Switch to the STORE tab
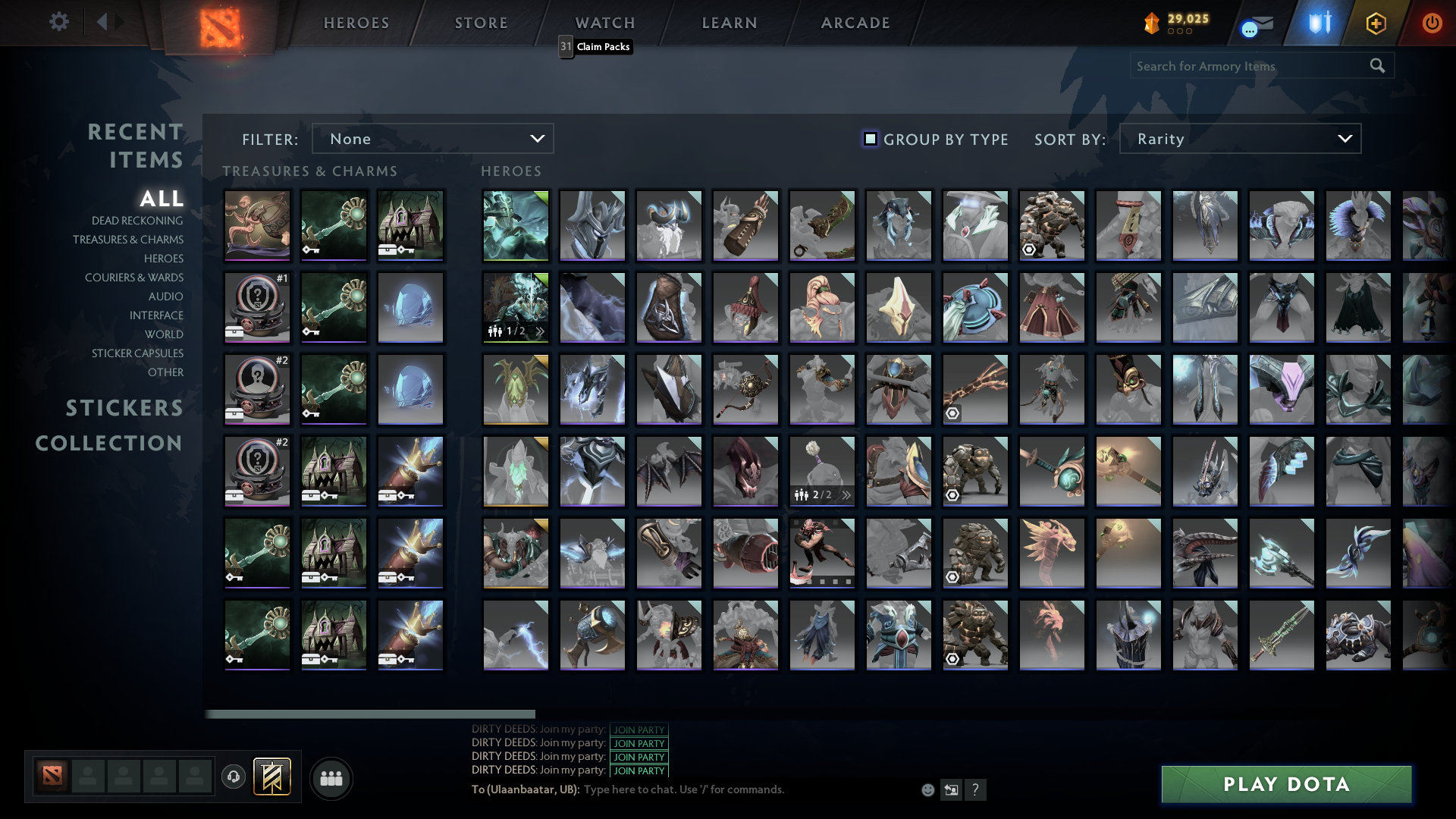1456x819 pixels. 481,23
